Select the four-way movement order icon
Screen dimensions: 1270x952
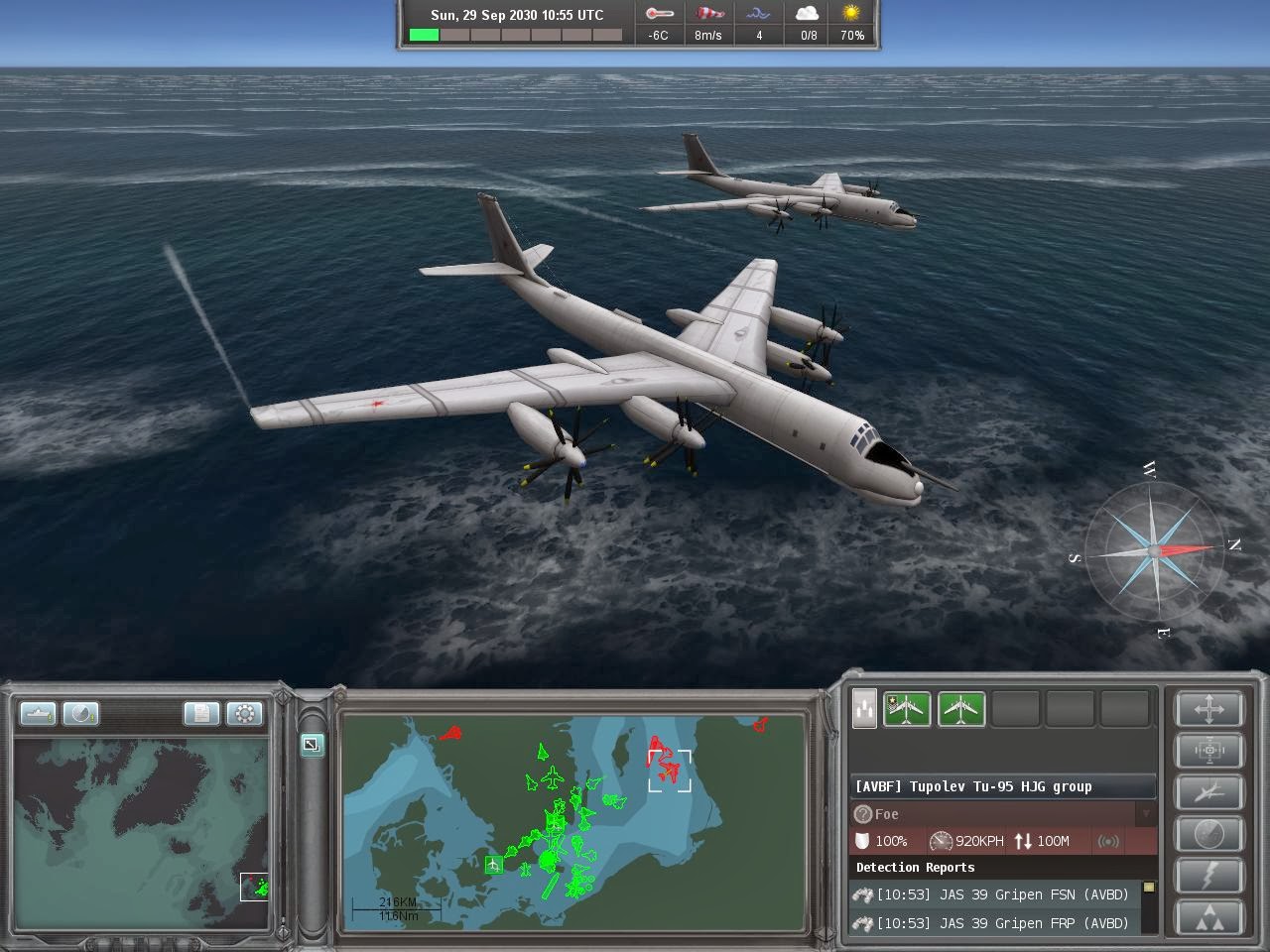(1208, 710)
